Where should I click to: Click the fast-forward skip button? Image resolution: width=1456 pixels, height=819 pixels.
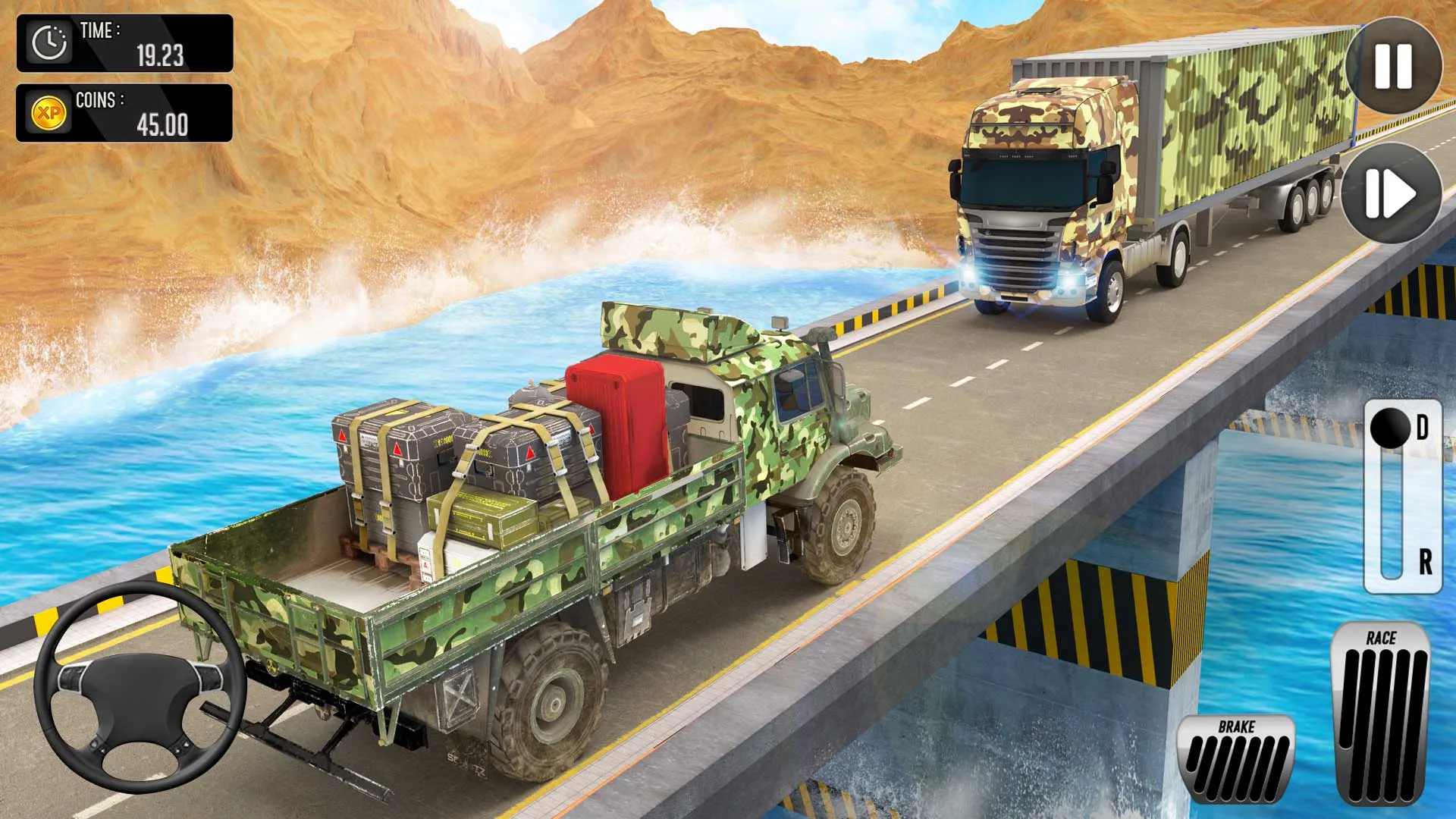(1390, 193)
